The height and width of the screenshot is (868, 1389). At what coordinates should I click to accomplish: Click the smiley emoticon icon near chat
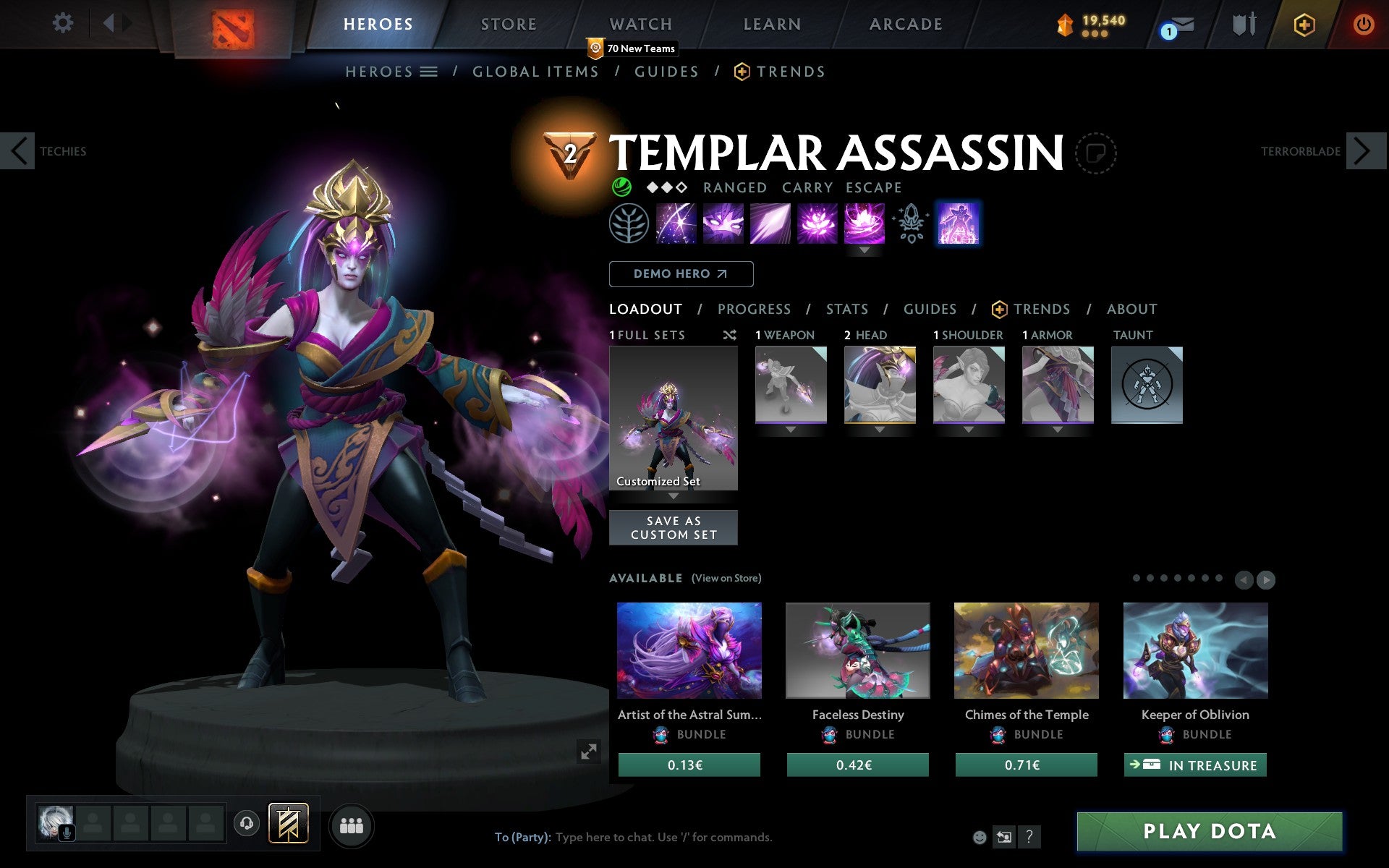point(980,837)
